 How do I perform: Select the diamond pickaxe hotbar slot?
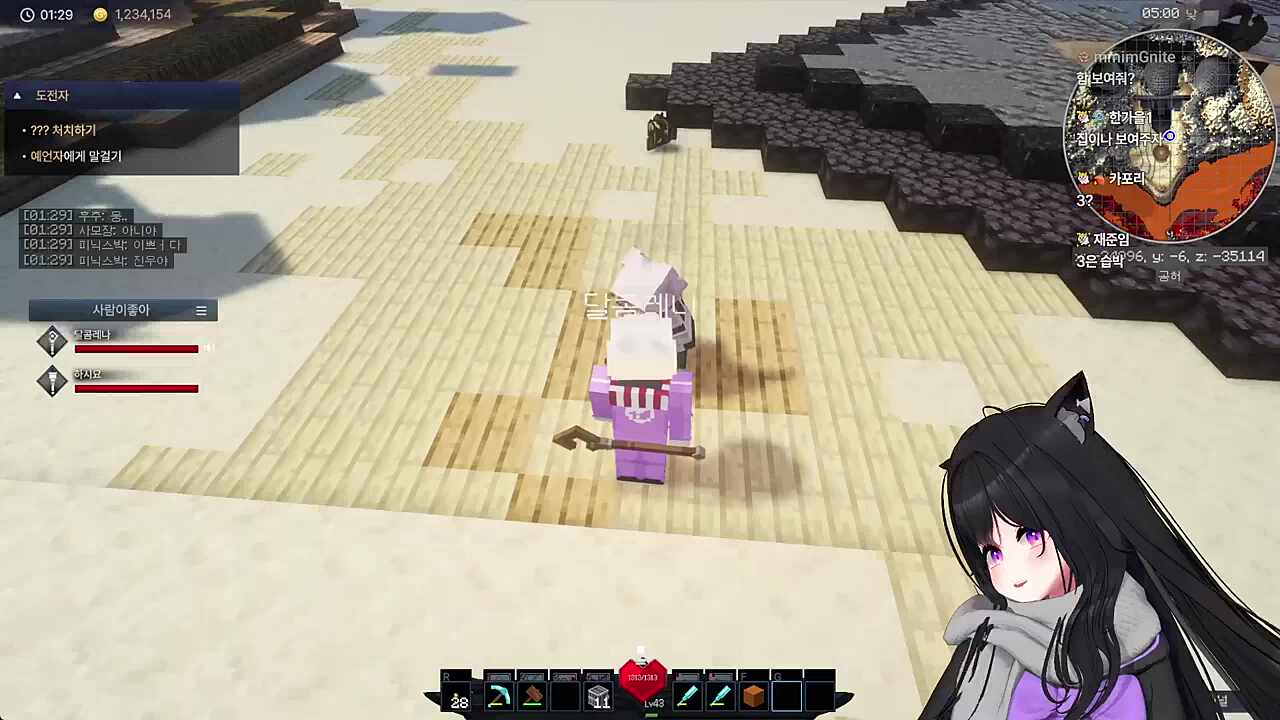coord(498,696)
